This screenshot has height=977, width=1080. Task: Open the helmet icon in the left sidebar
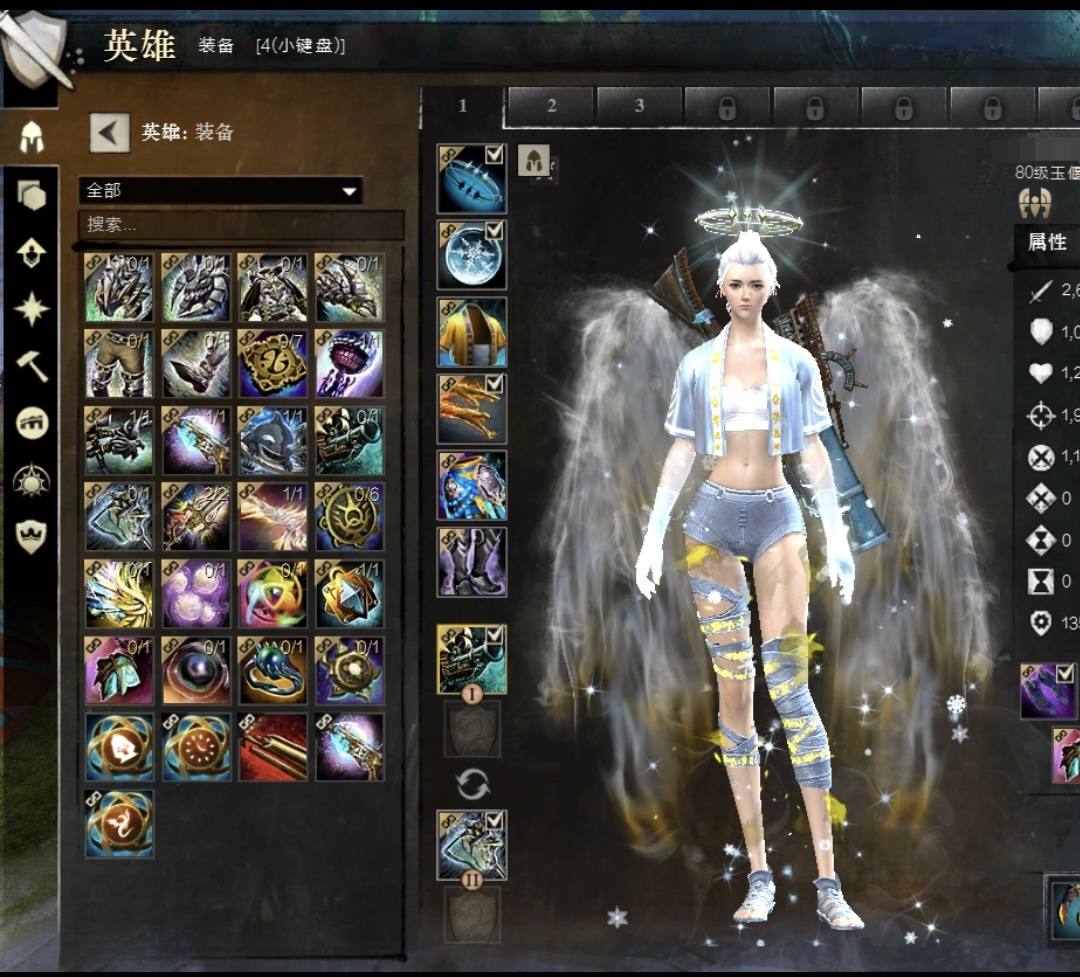tap(32, 138)
